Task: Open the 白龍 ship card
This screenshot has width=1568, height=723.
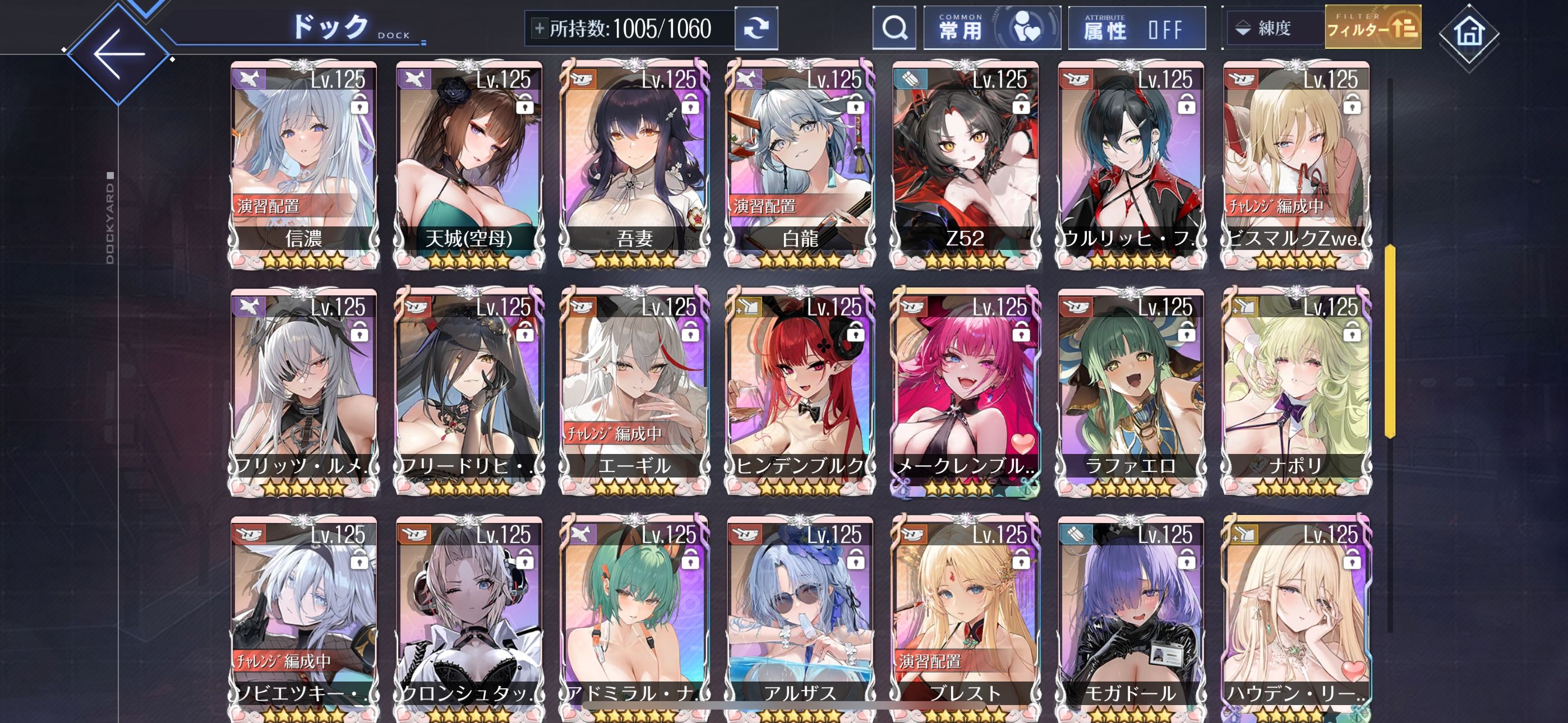Action: pos(800,164)
